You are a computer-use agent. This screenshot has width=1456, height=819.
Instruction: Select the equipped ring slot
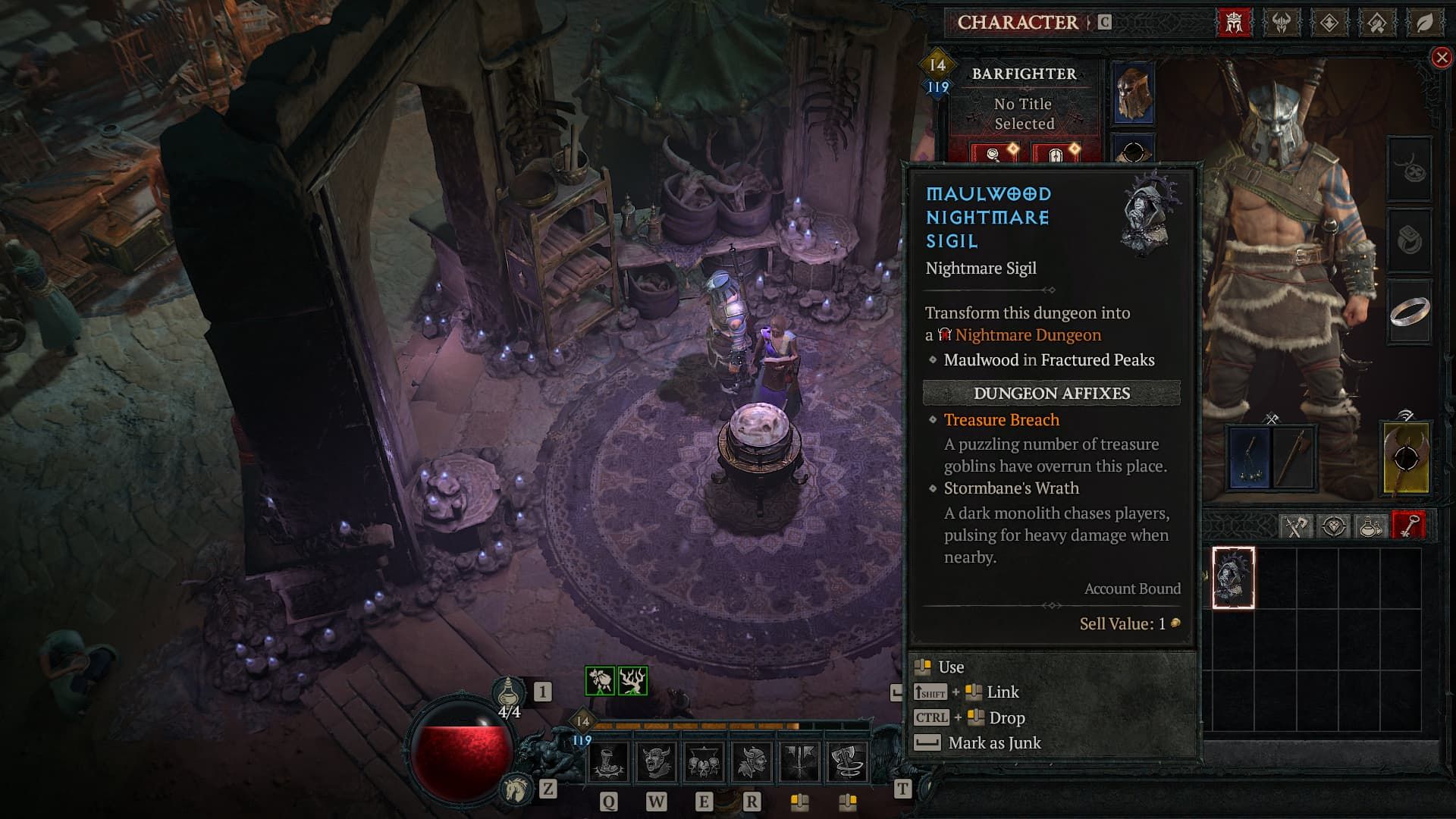click(1409, 311)
